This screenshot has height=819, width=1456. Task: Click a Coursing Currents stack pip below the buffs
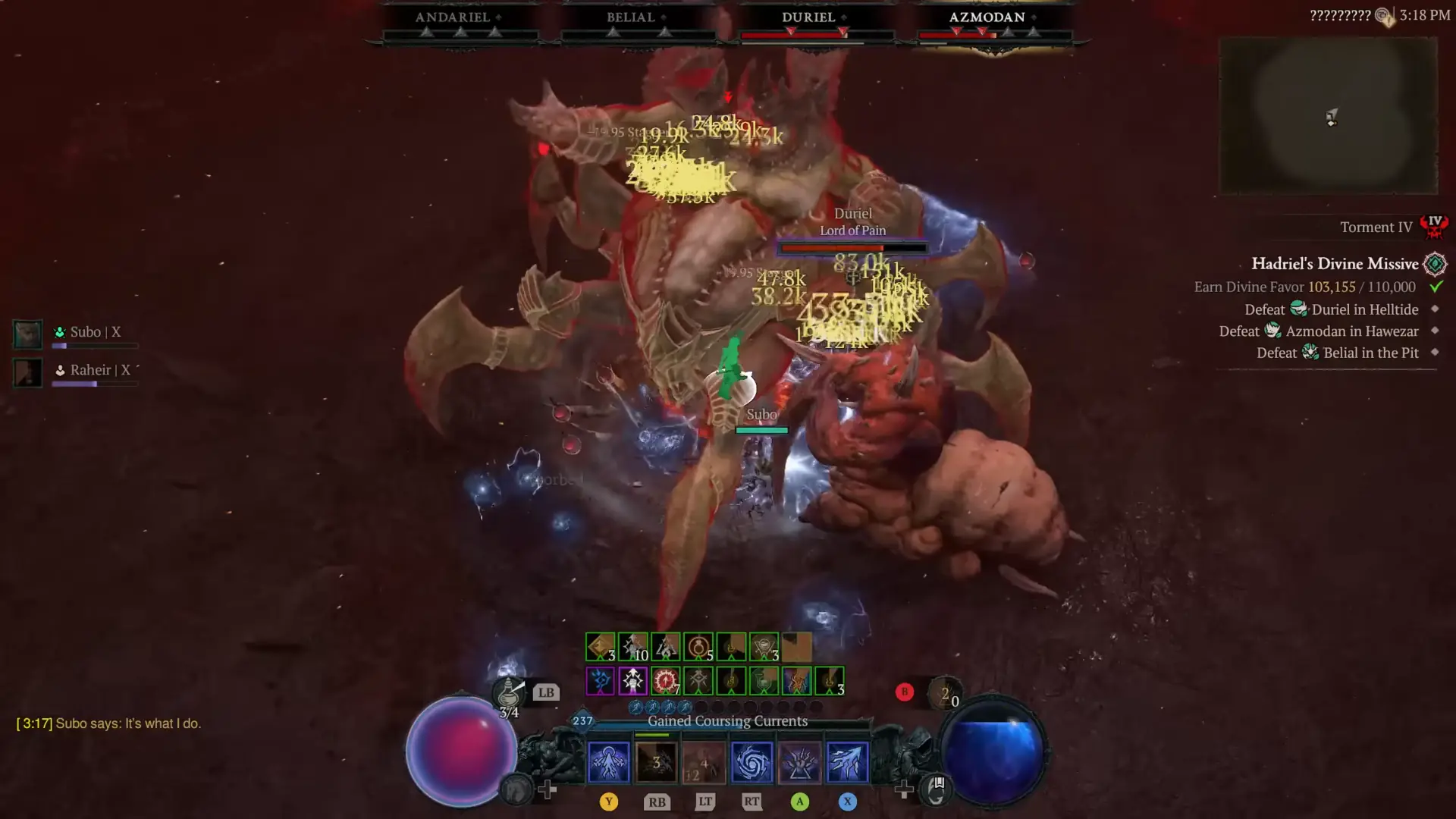point(636,708)
